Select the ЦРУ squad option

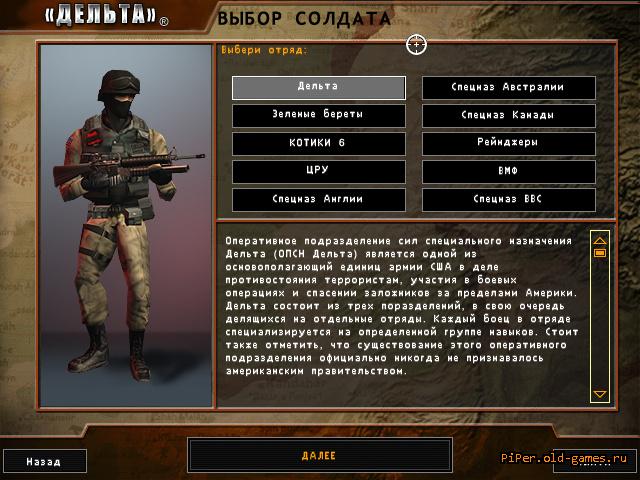[318, 171]
